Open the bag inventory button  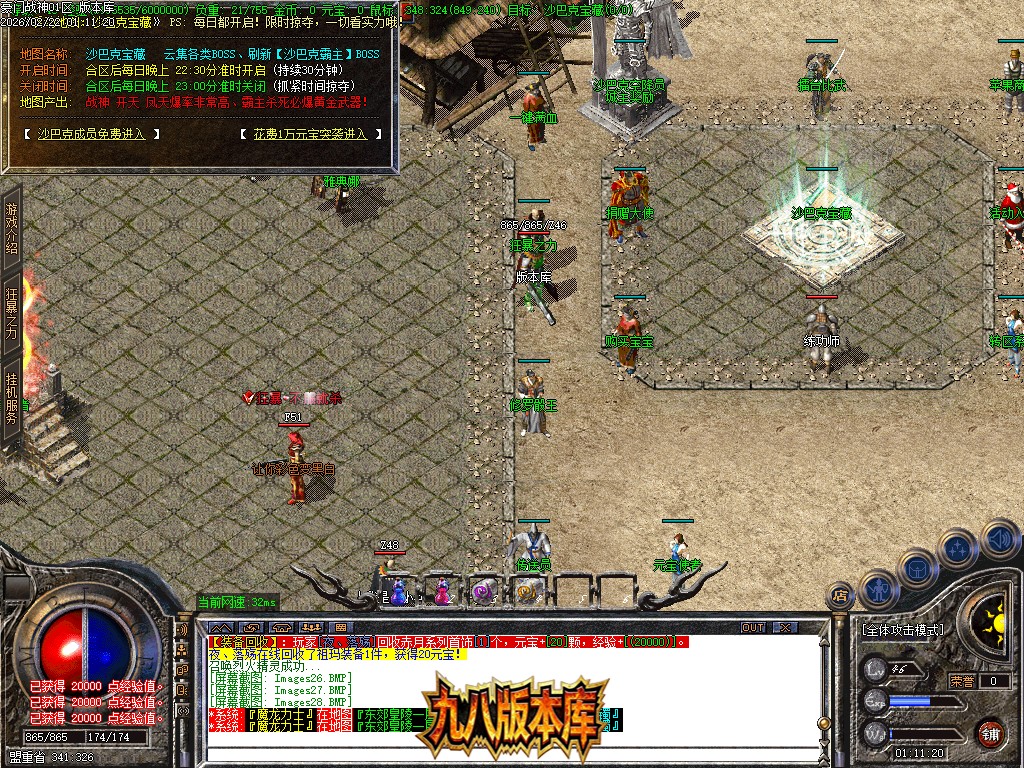(x=917, y=568)
